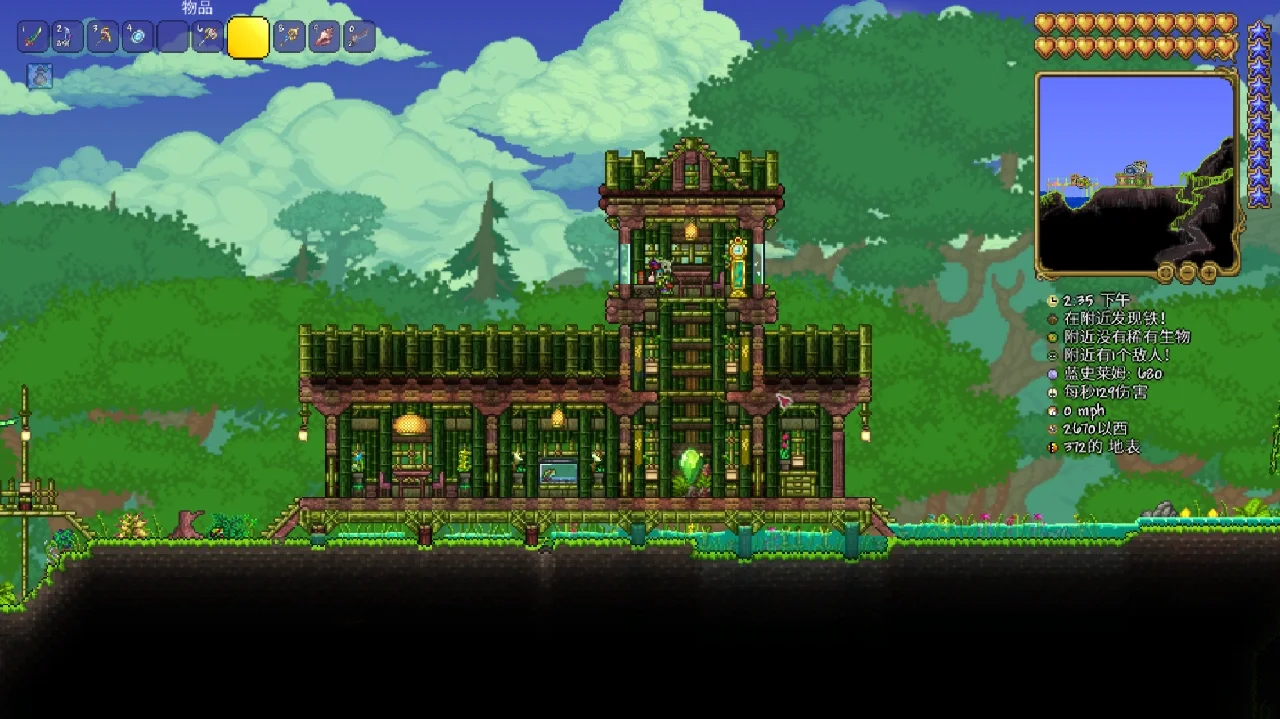Zoom in the minimap with plus button
Viewport: 1280px width, 719px height.
click(1209, 272)
